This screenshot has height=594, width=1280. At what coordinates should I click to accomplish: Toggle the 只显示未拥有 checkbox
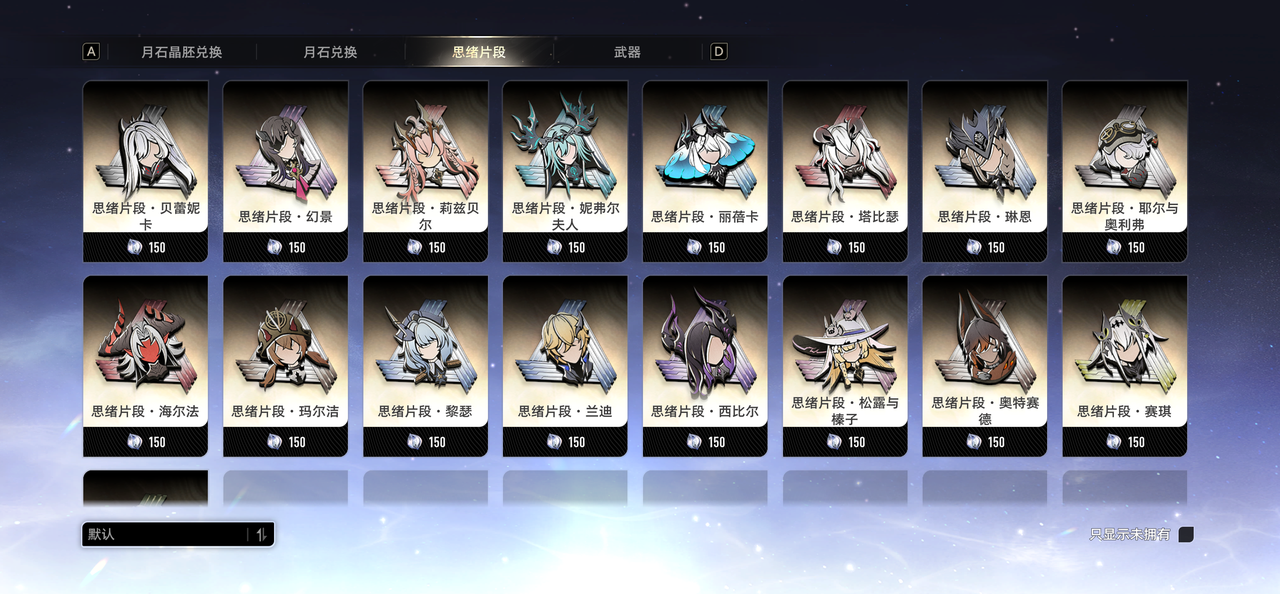[x=1186, y=535]
